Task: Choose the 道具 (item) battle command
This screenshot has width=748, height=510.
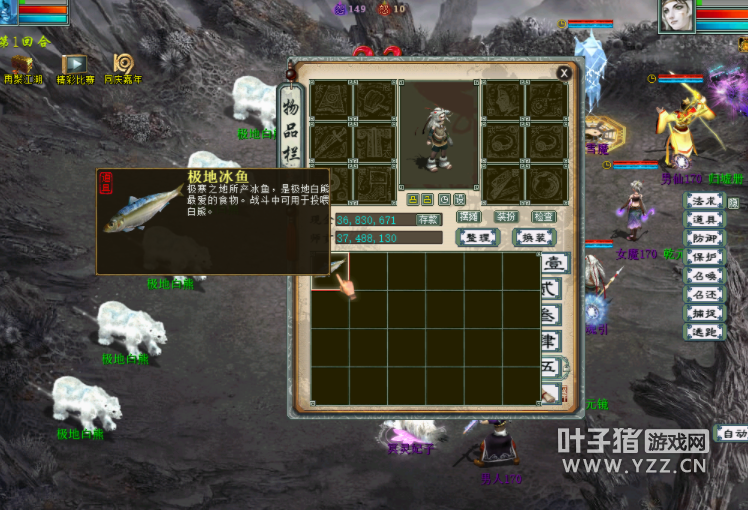Action: 703,220
